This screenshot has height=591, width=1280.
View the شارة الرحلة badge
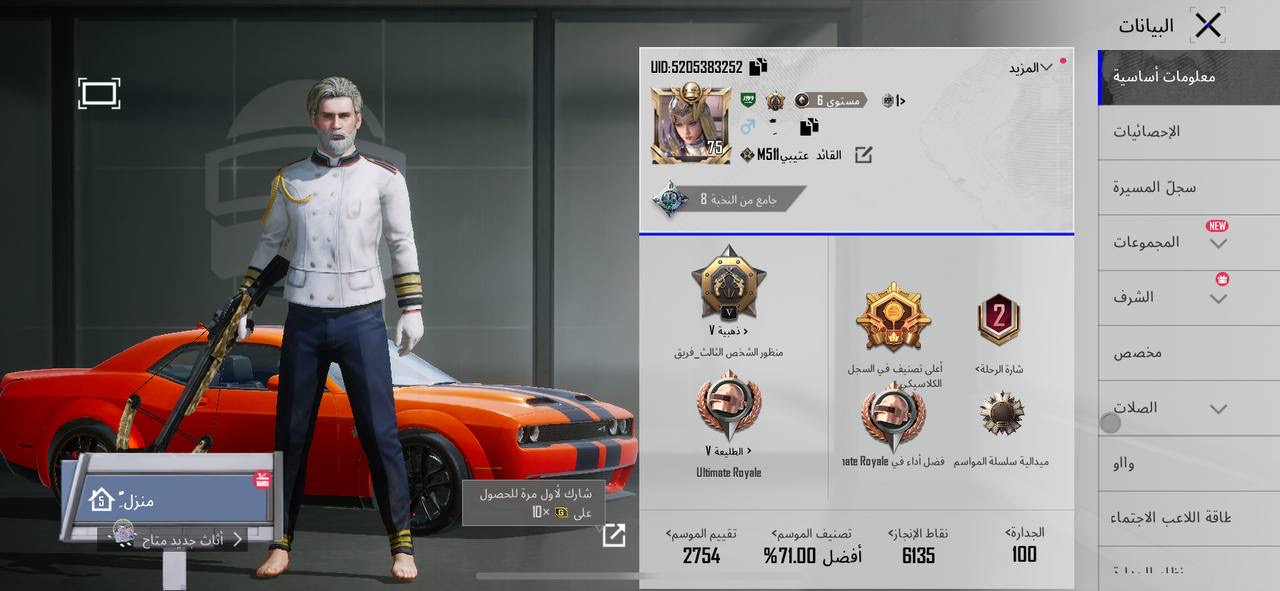pyautogui.click(x=998, y=322)
